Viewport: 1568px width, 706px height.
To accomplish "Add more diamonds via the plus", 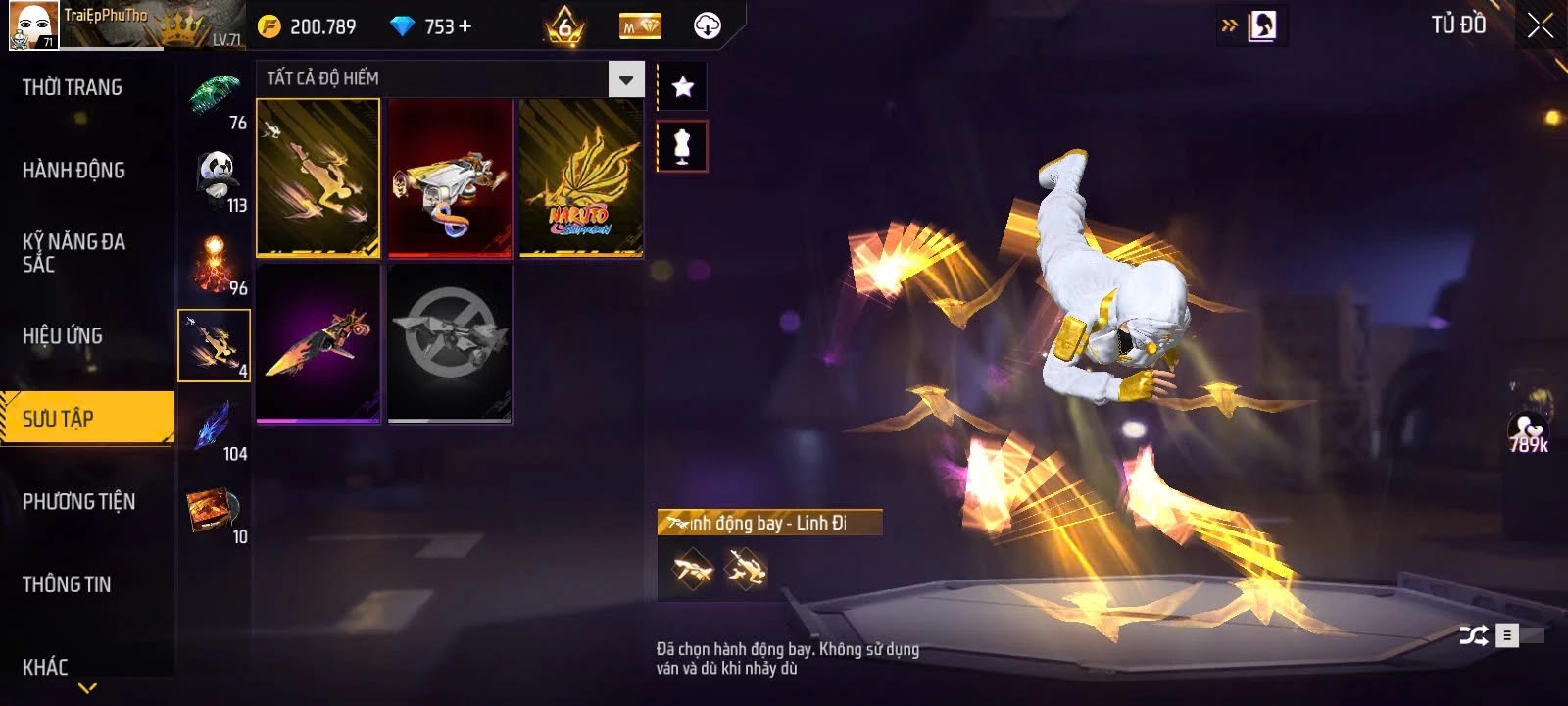I will point(465,26).
